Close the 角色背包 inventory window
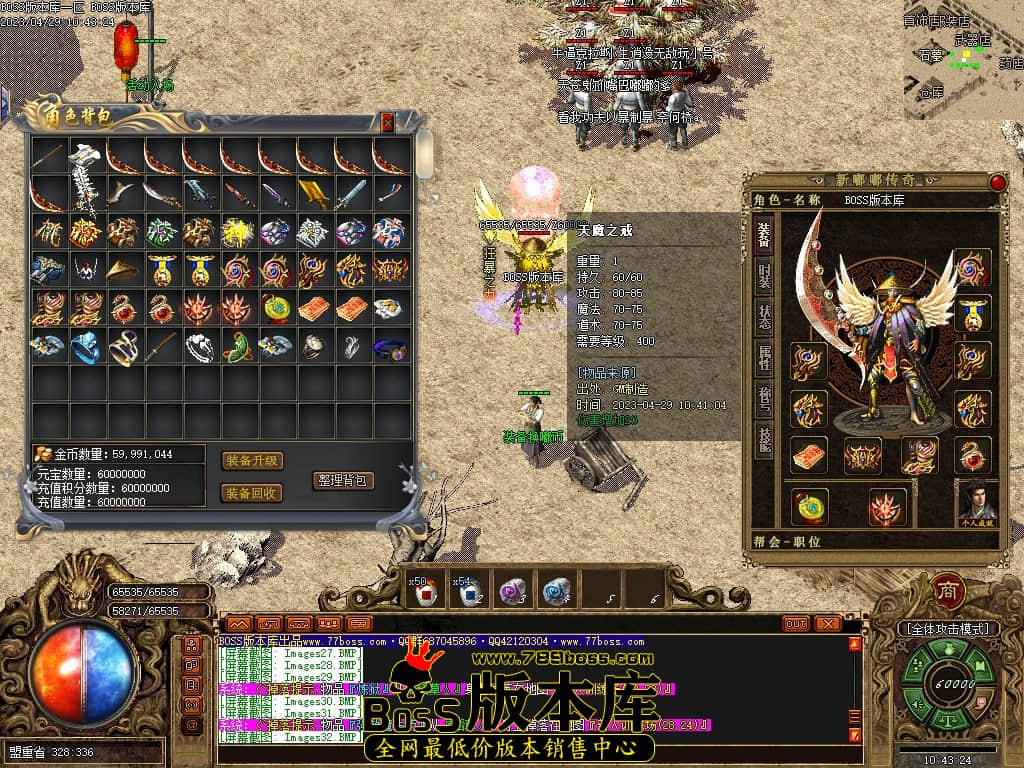 point(388,123)
